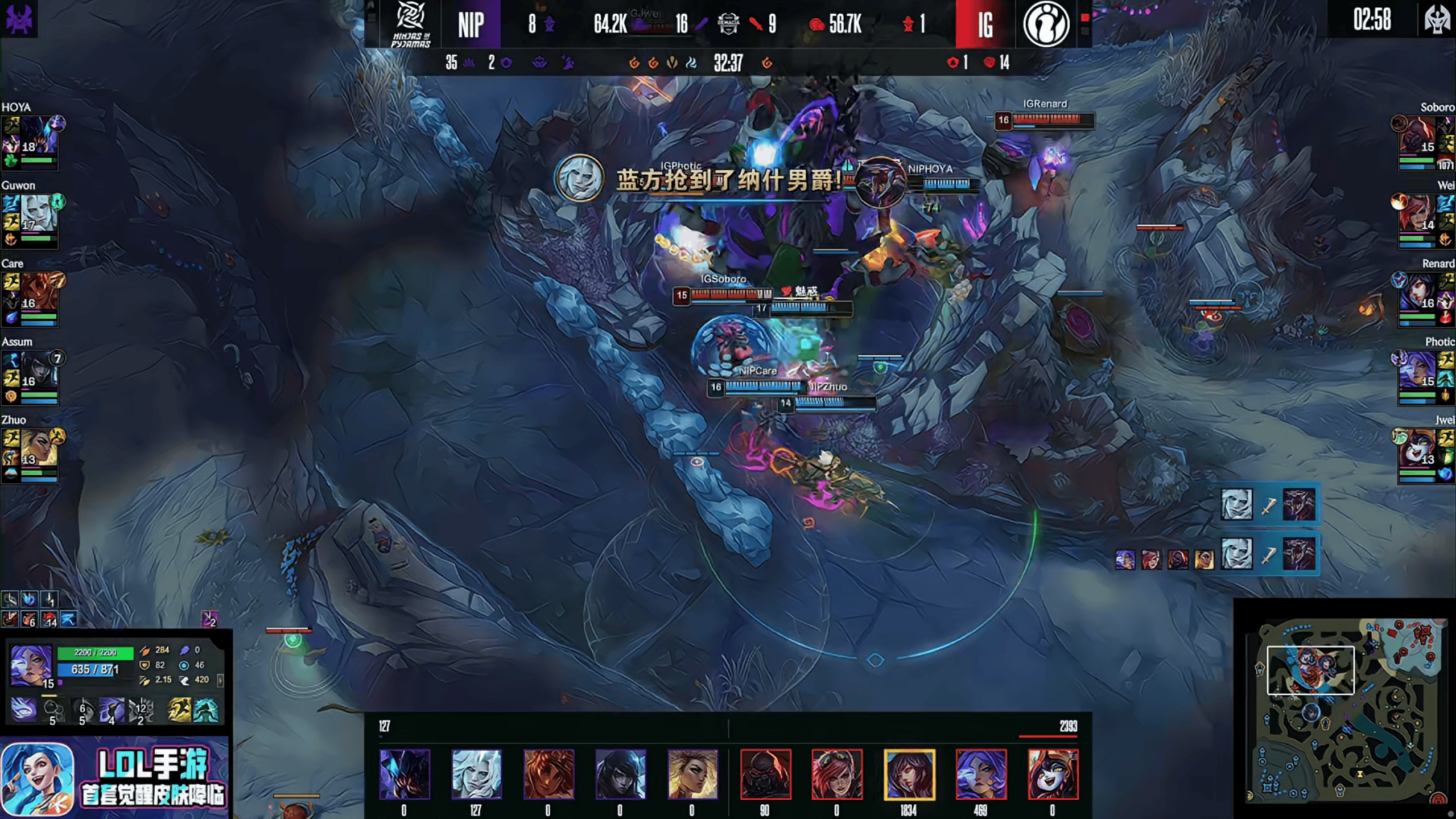Open the LOL手游 advertisement banner
1456x819 pixels.
click(115, 777)
